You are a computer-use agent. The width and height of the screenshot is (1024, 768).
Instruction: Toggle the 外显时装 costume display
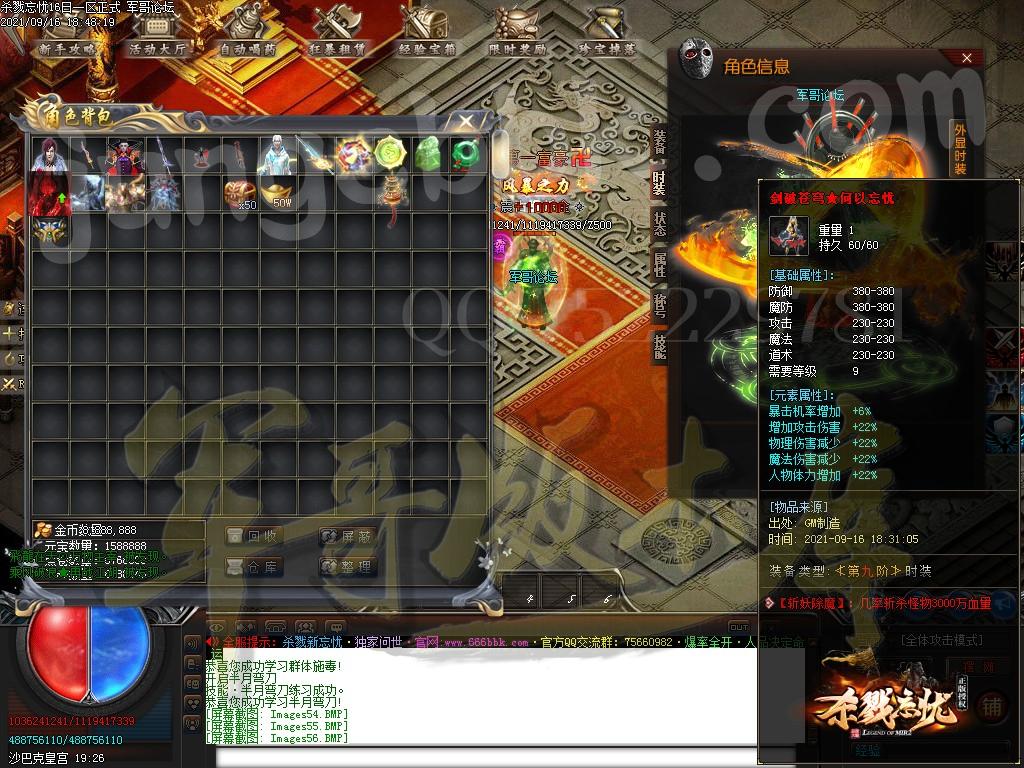[x=959, y=148]
